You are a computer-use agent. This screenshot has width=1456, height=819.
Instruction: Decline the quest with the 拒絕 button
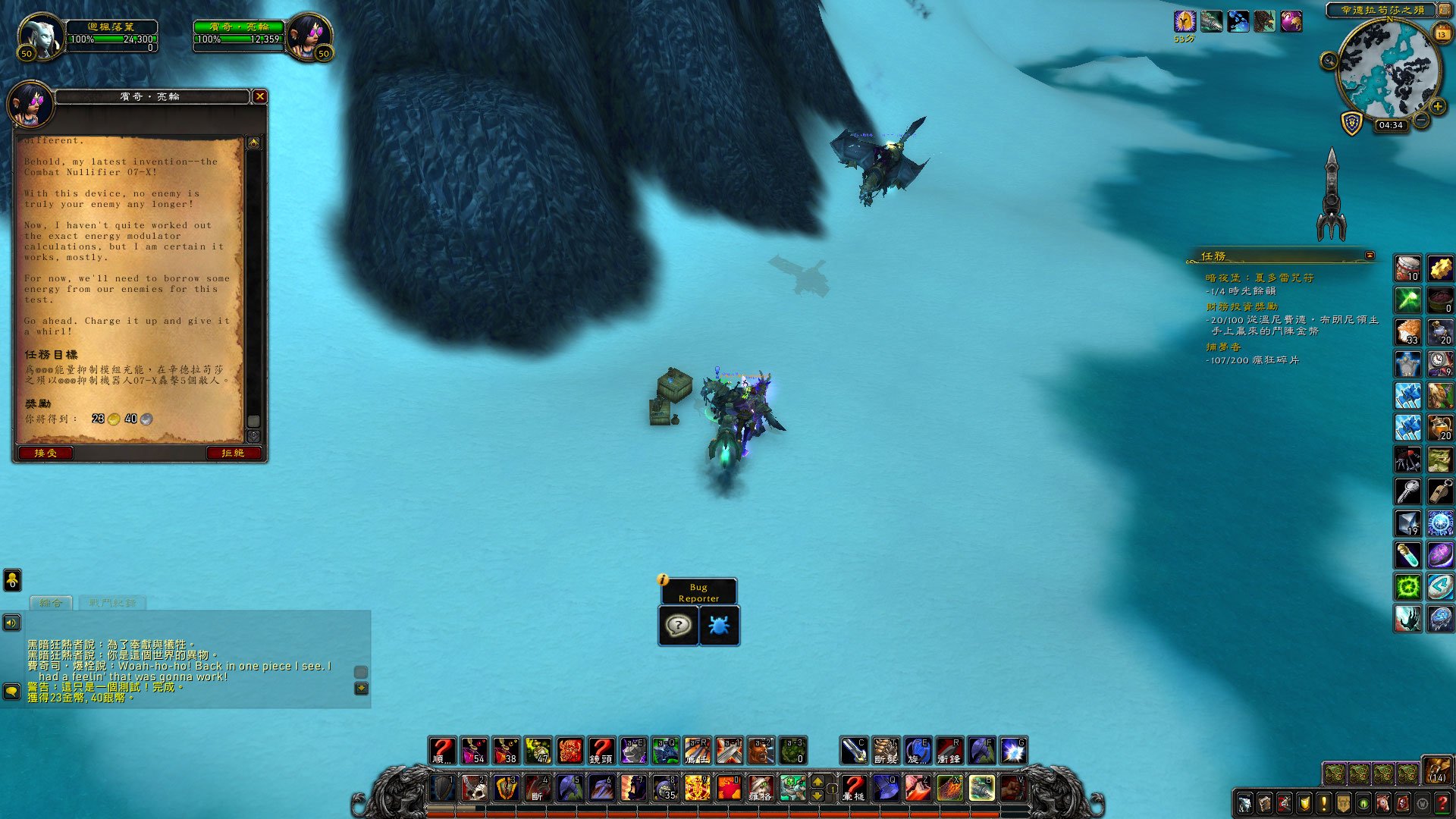pyautogui.click(x=233, y=453)
